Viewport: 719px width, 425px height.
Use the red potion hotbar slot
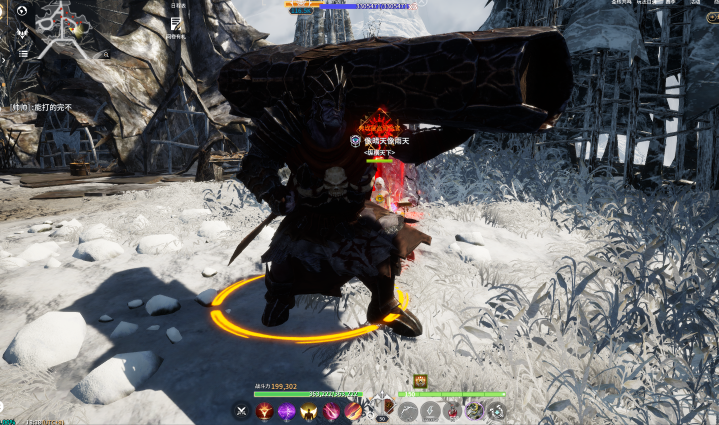(x=452, y=411)
